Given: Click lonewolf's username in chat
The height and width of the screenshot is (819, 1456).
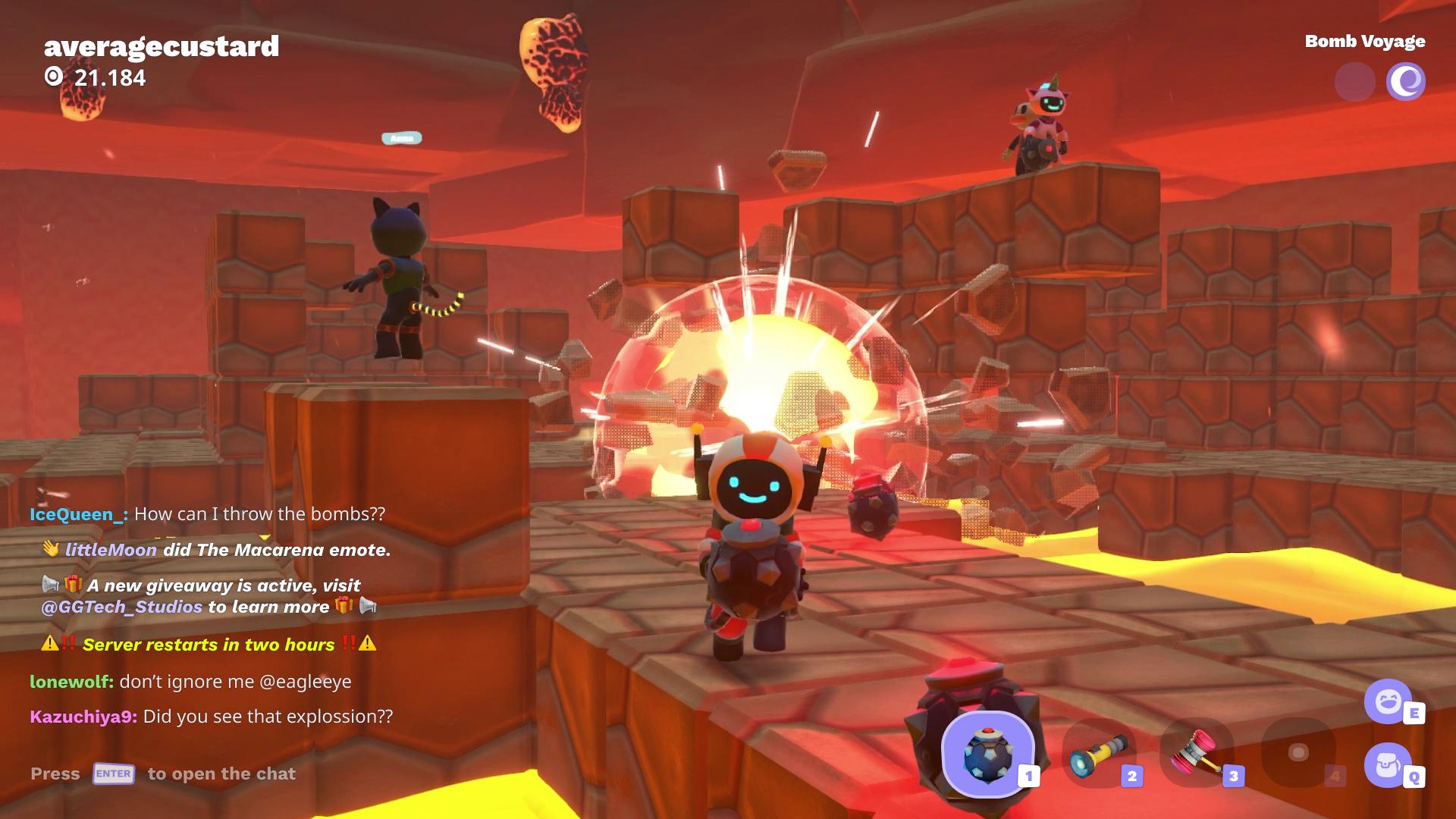Looking at the screenshot, I should coord(71,681).
